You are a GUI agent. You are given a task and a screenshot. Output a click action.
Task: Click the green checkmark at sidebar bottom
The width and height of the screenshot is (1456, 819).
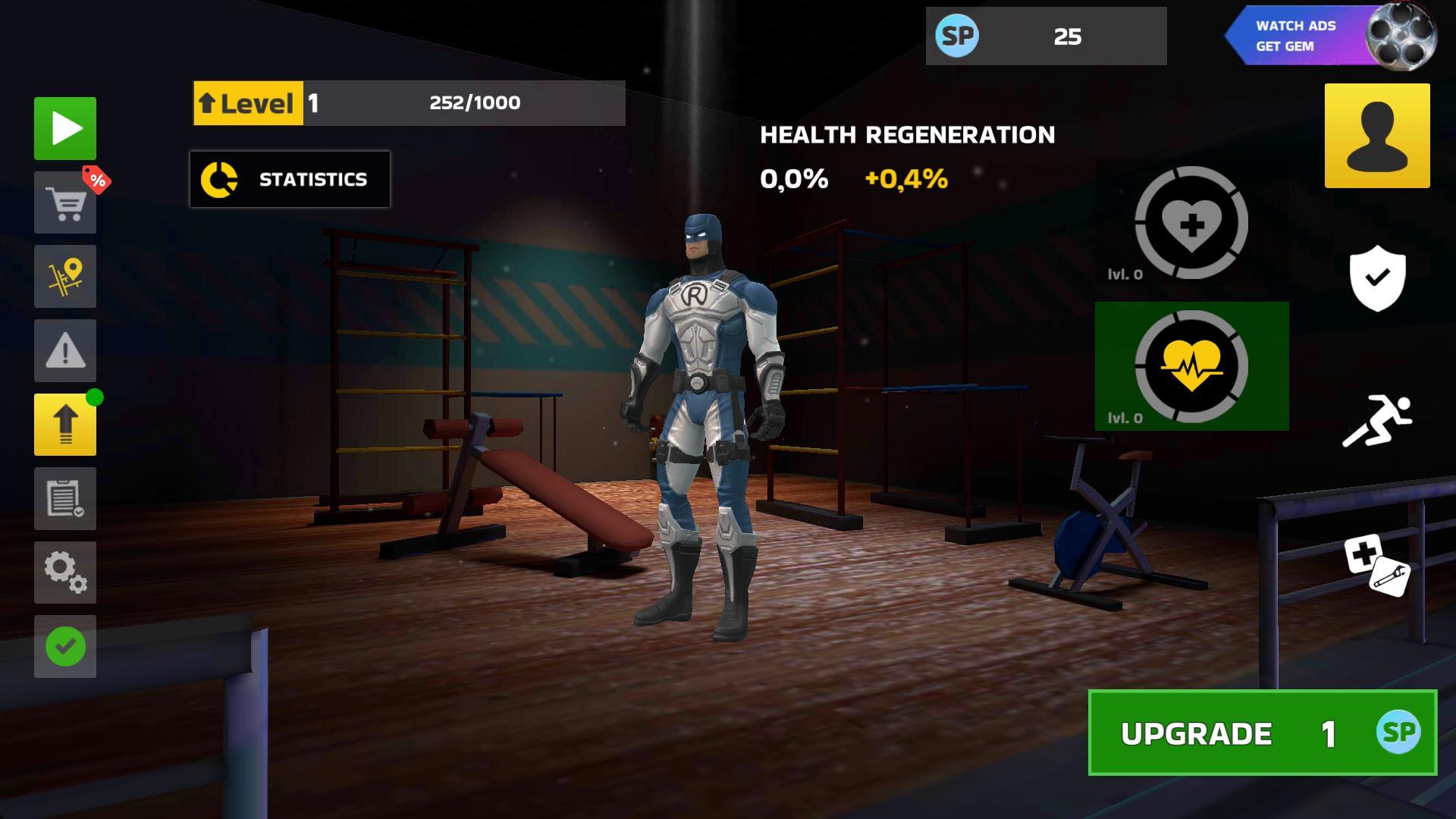(x=64, y=647)
